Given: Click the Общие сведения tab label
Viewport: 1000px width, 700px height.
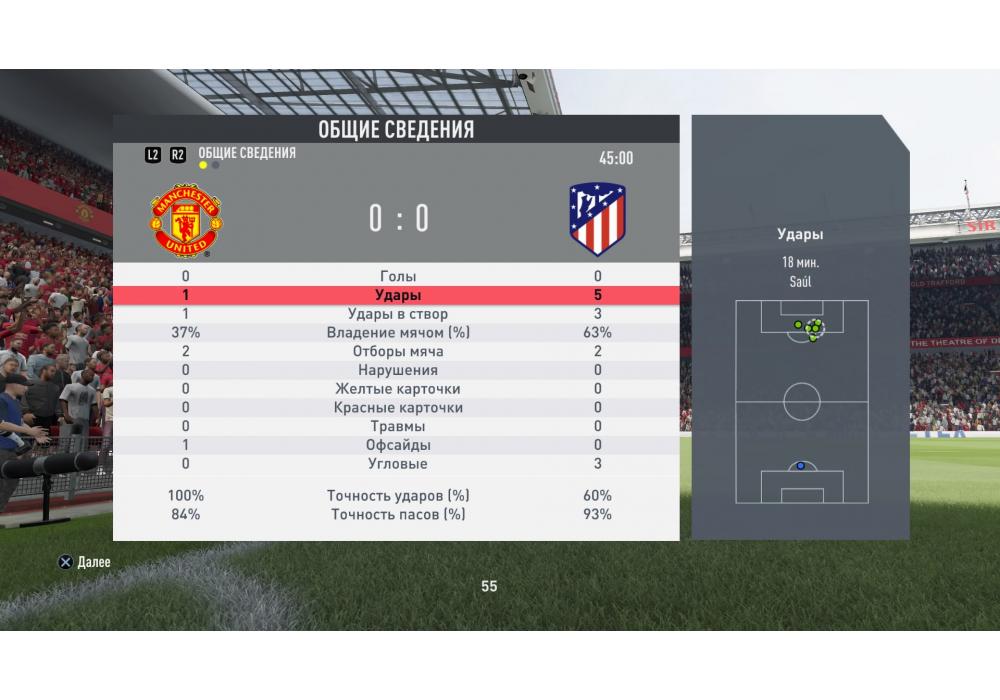Looking at the screenshot, I should (247, 153).
